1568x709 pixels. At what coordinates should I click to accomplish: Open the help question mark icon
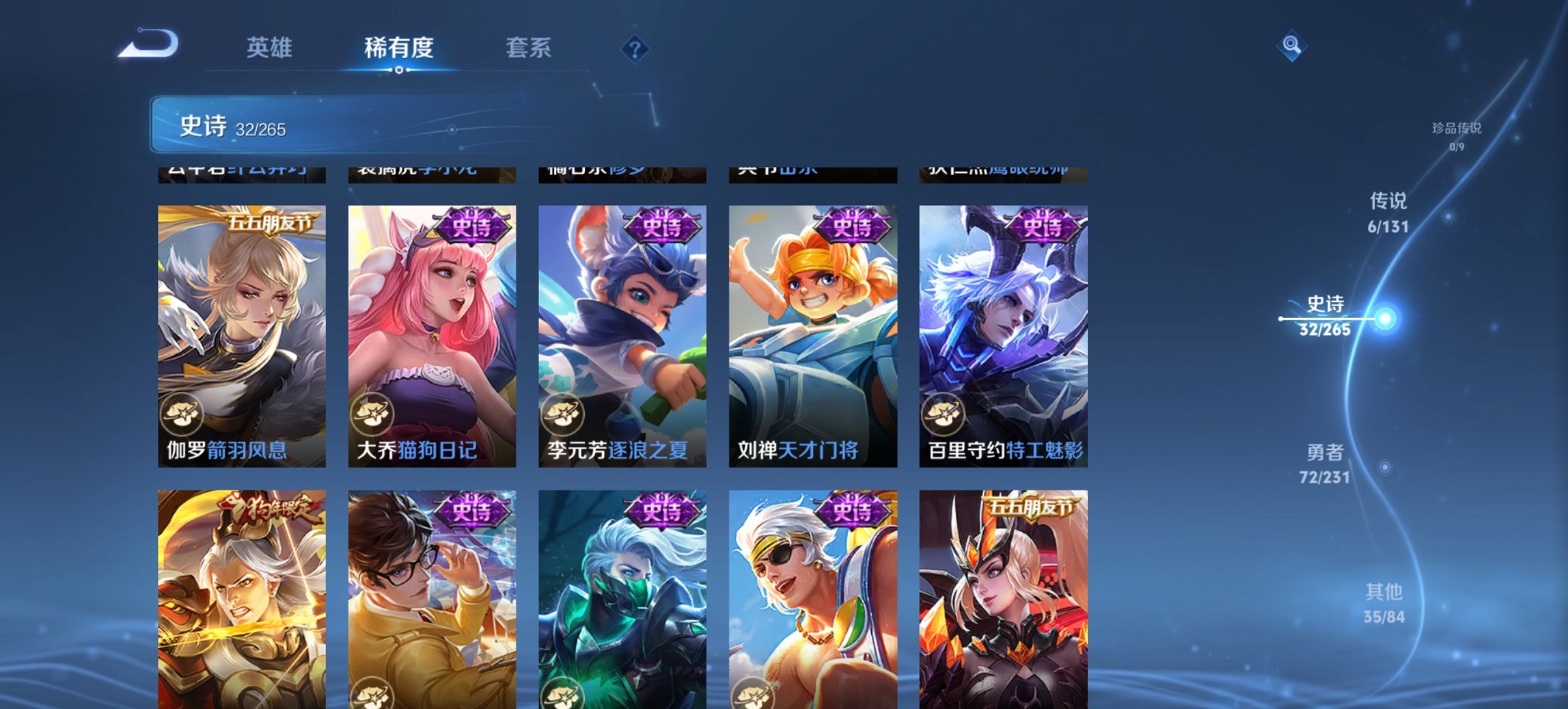click(x=635, y=49)
